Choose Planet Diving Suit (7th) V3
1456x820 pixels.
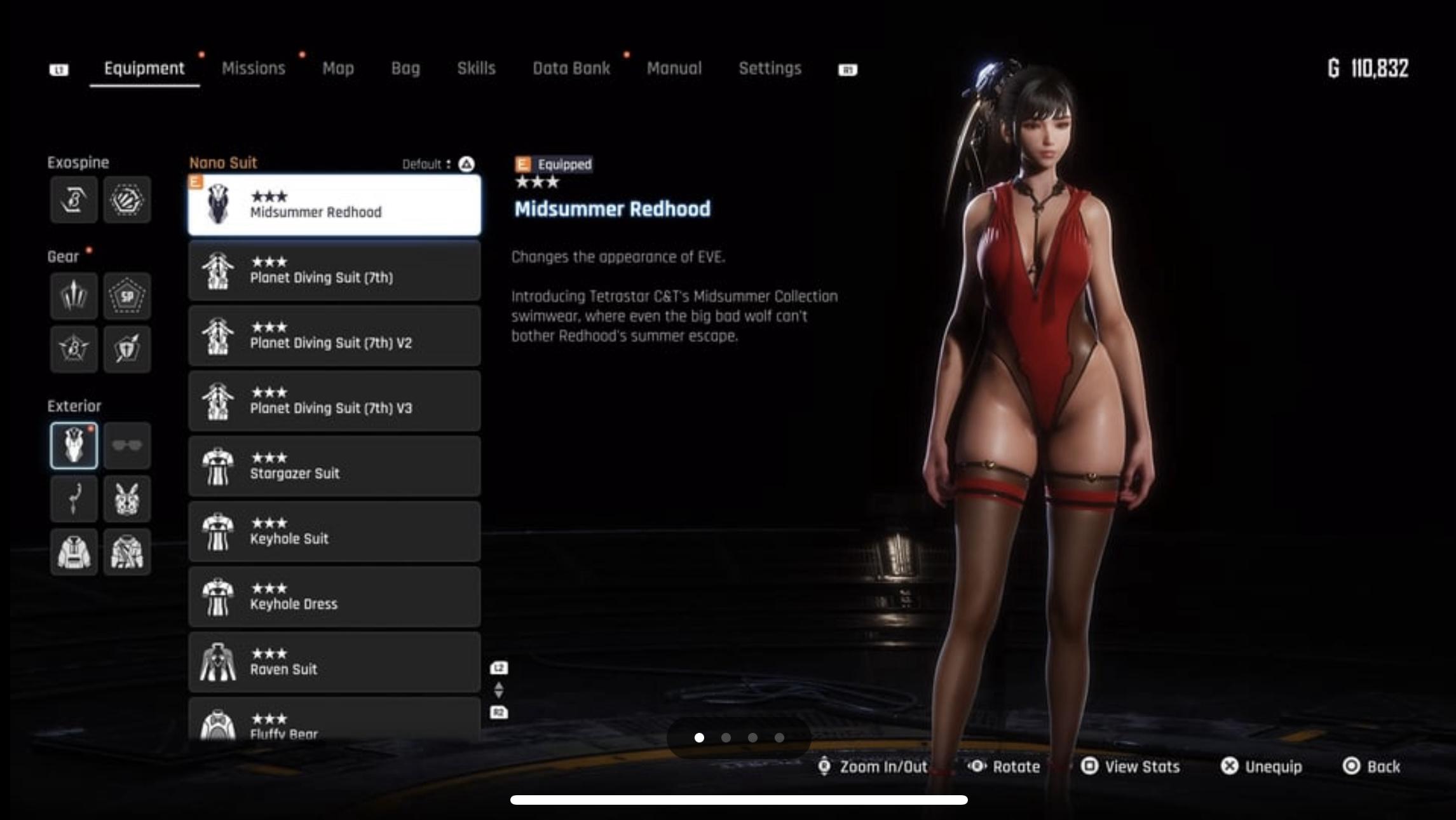click(334, 401)
